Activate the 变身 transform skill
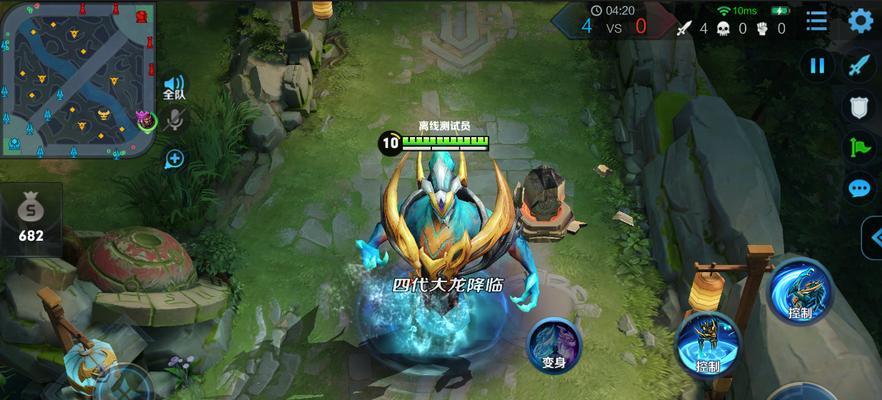Screen dimensions: 882x400 [554, 344]
